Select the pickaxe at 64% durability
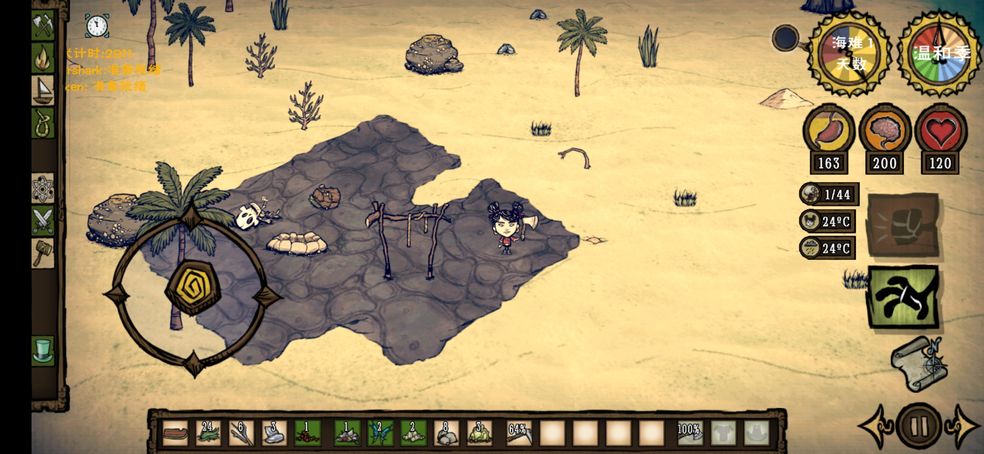This screenshot has width=984, height=454. [518, 433]
